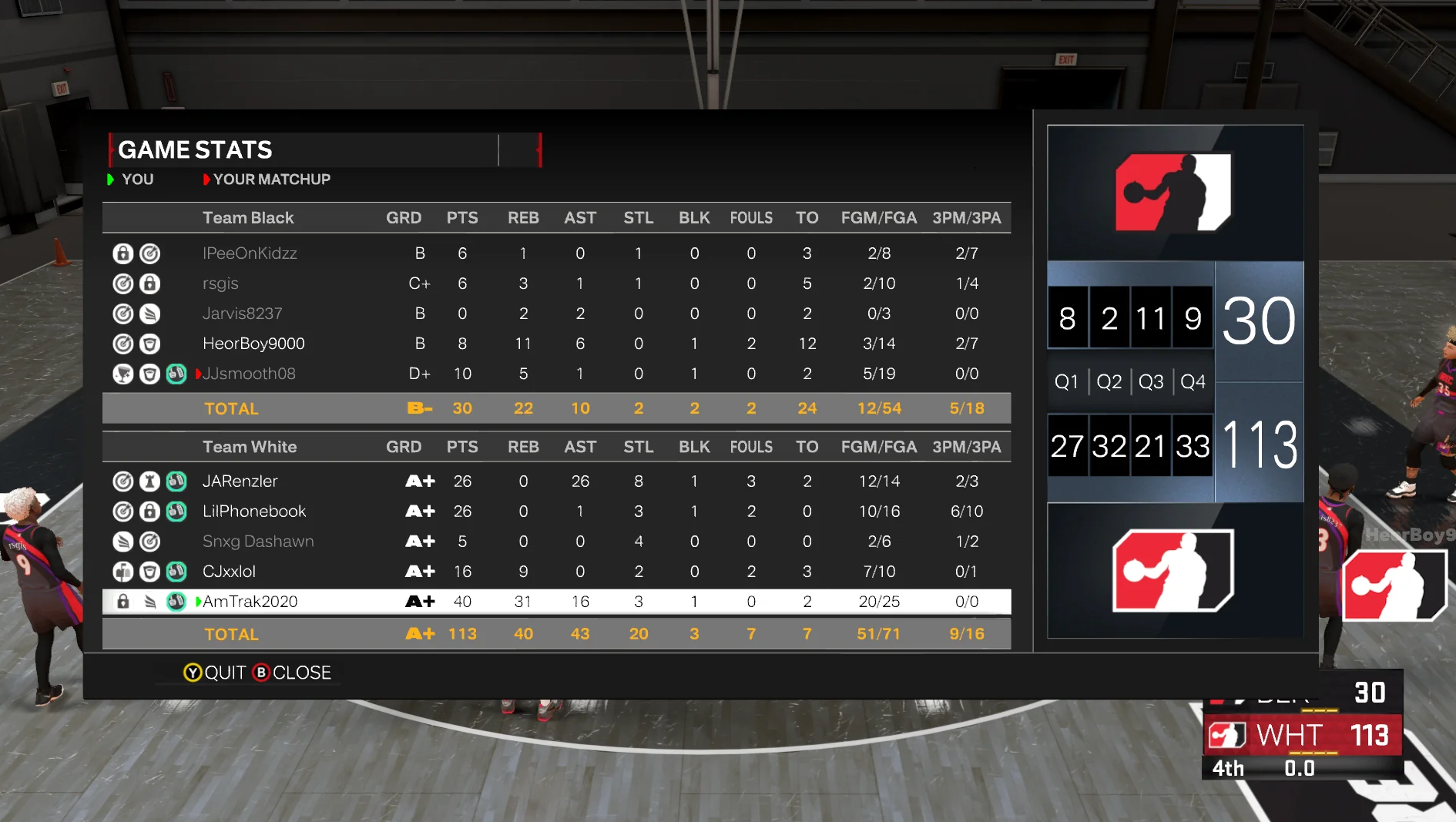Select the trophy cup badge next to JJsmooth08
The image size is (1456, 822).
(x=123, y=374)
